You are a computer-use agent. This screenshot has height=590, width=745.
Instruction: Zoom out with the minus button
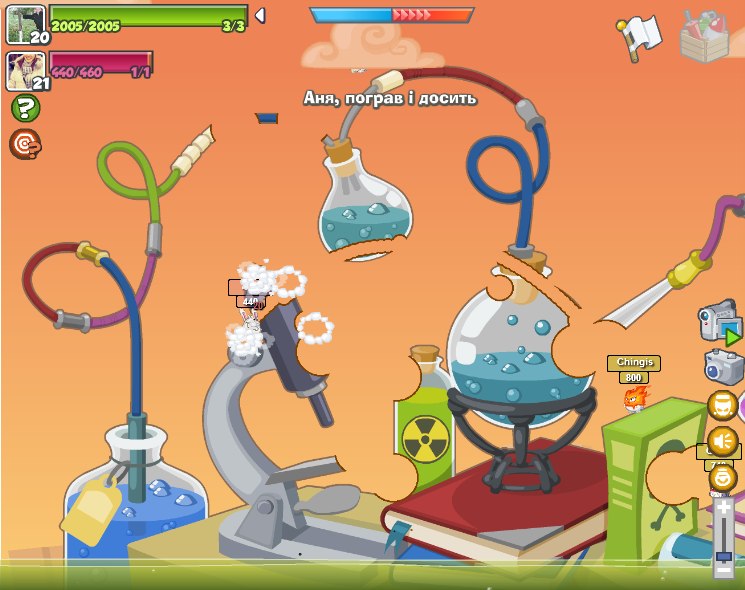(723, 571)
